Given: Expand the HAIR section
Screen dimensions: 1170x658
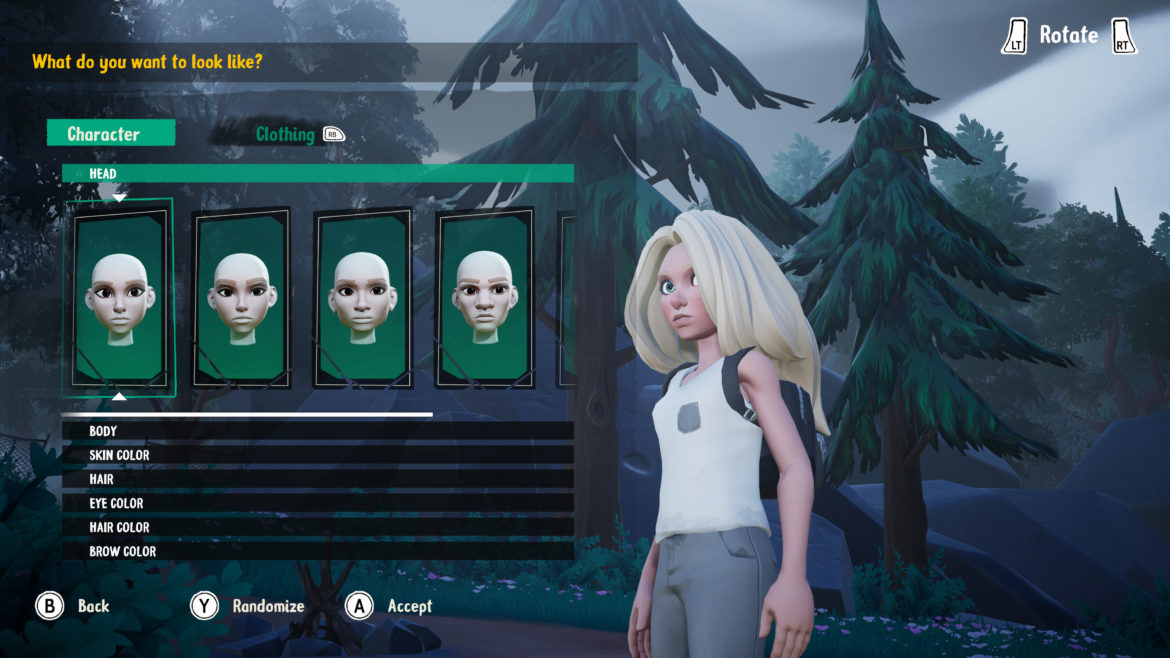Looking at the screenshot, I should coord(317,479).
